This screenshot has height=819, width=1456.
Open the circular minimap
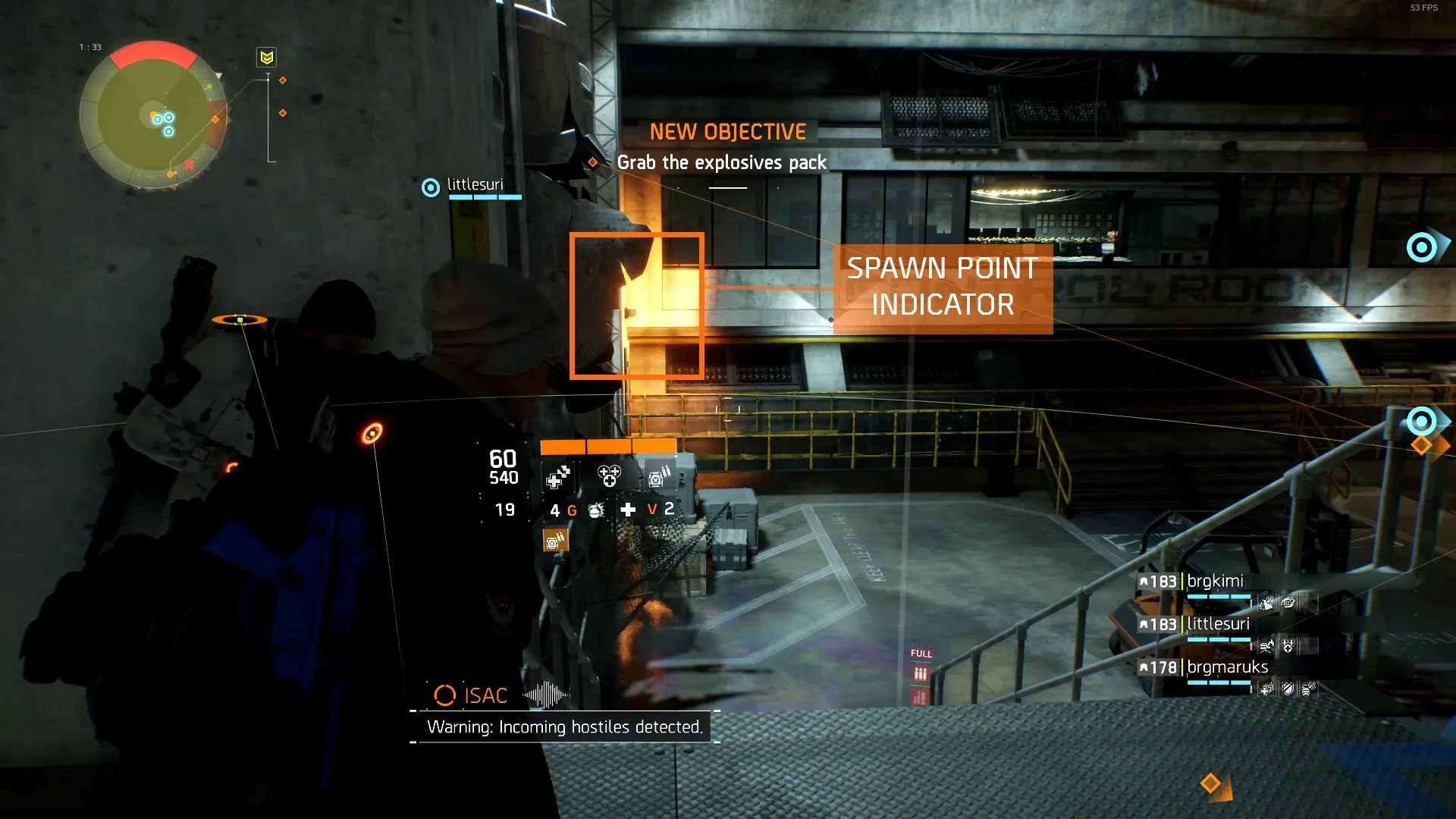click(153, 115)
